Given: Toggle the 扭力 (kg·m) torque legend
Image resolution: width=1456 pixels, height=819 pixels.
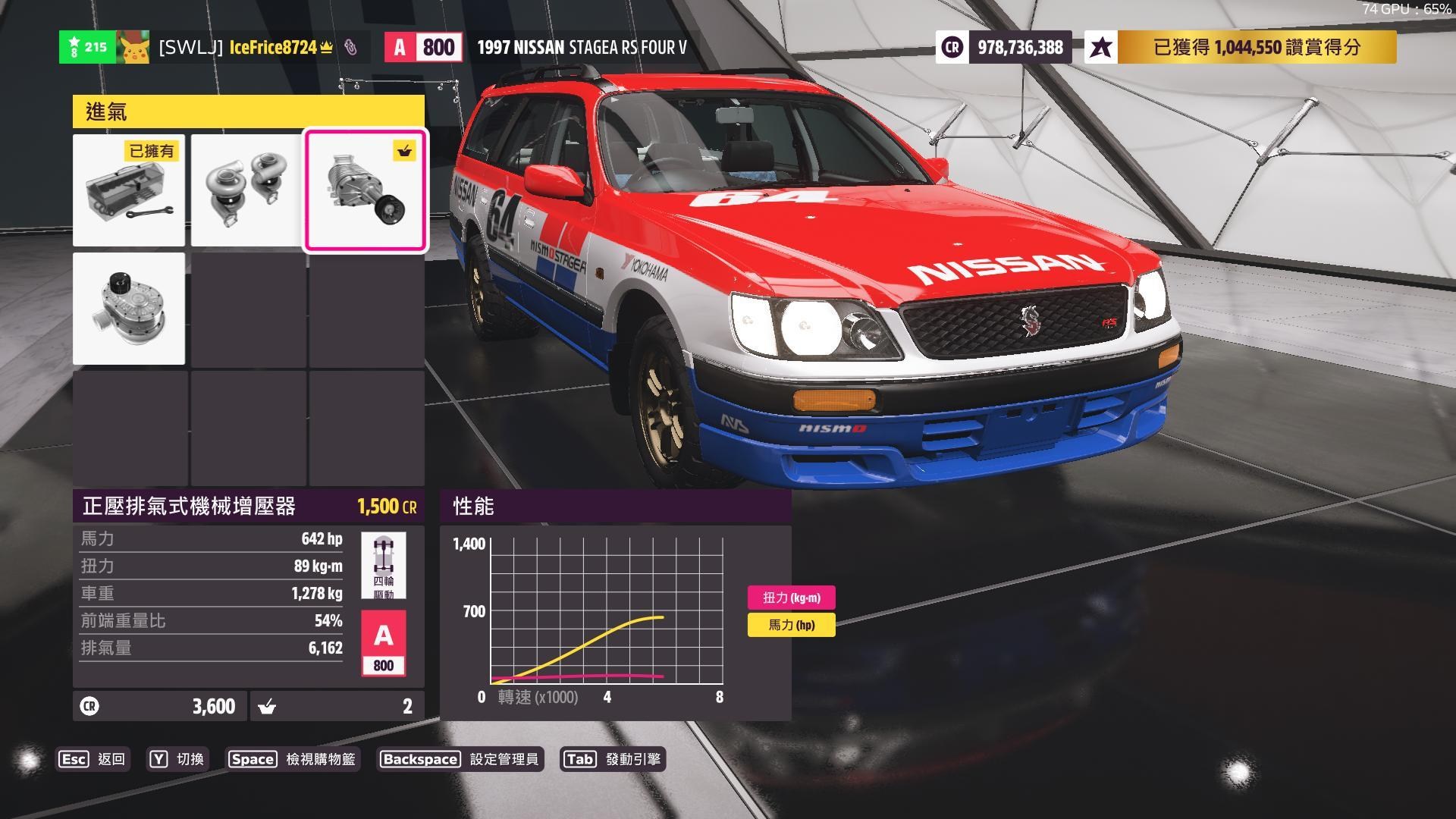Looking at the screenshot, I should [791, 598].
